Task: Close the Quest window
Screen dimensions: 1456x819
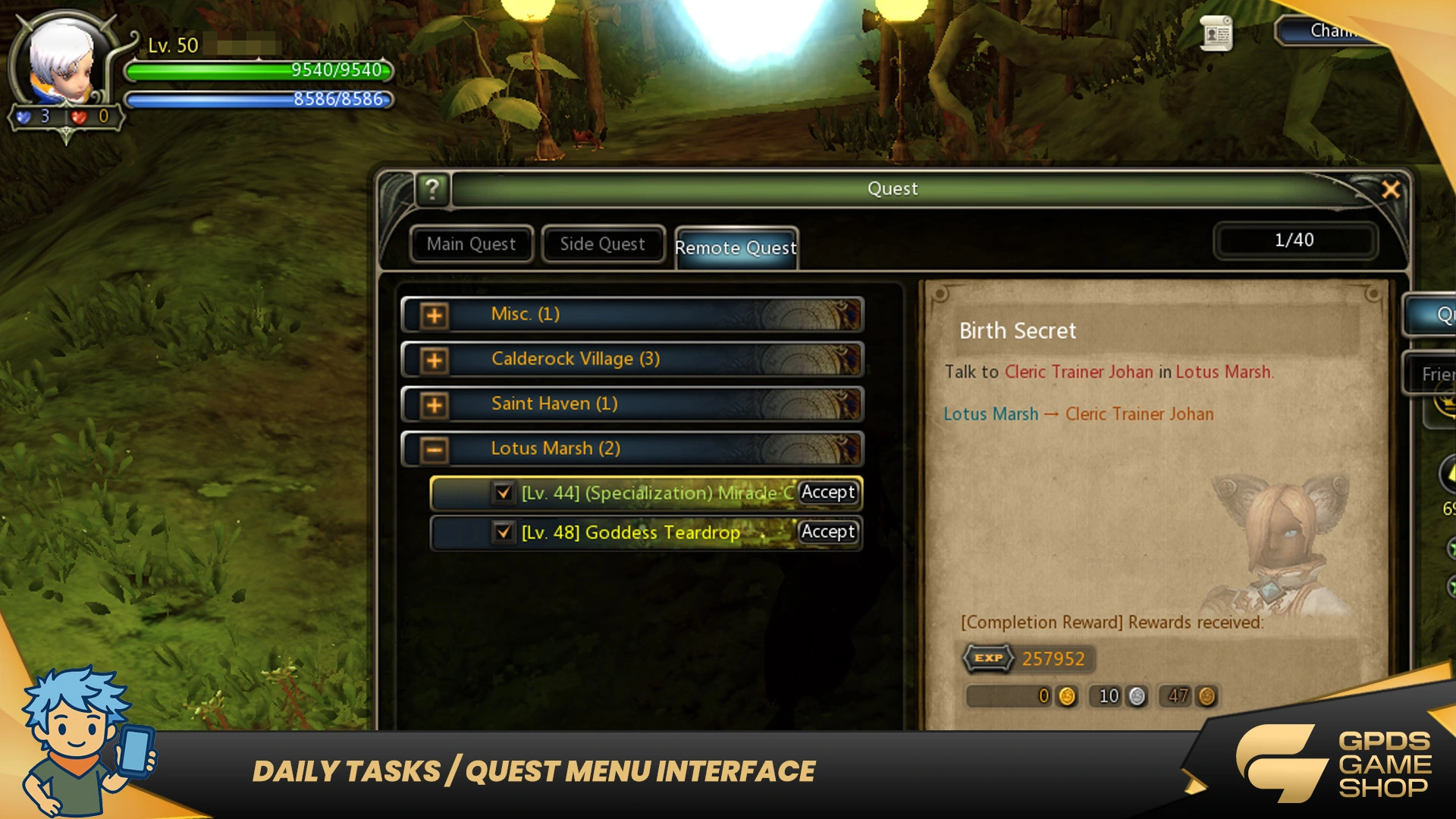Action: pos(1391,190)
